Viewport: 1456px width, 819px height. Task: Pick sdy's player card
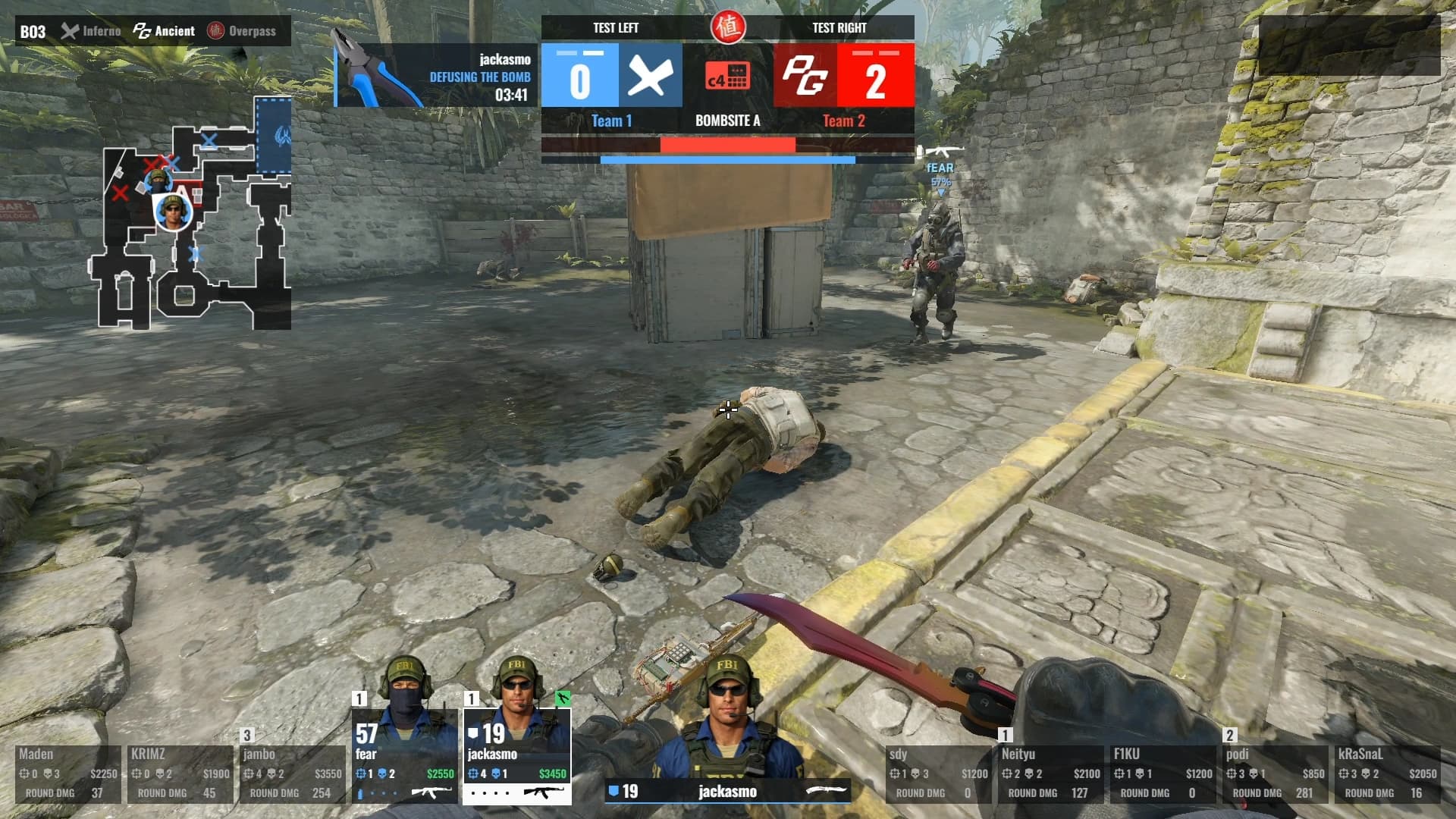938,773
